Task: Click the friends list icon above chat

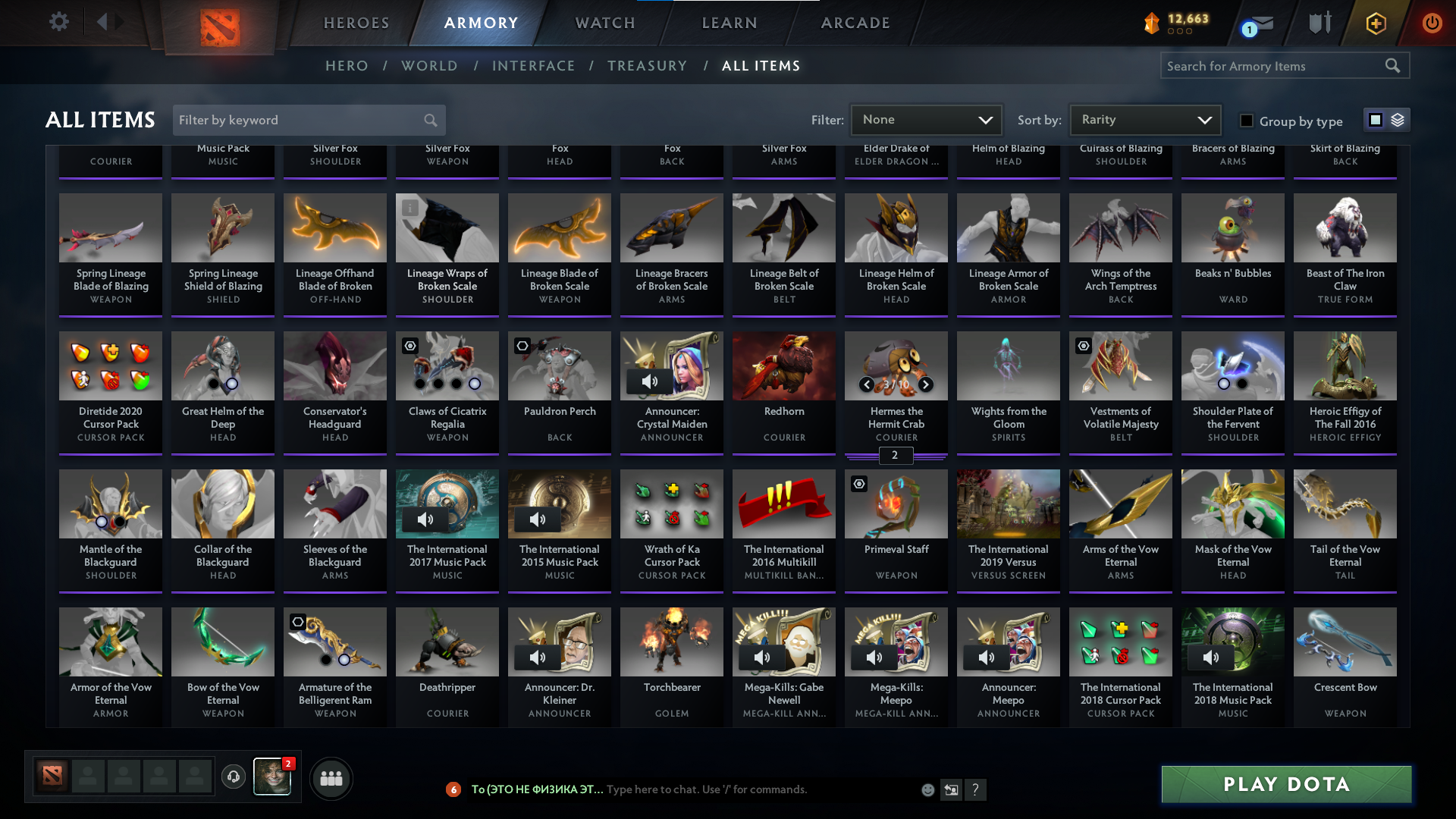Action: [330, 778]
